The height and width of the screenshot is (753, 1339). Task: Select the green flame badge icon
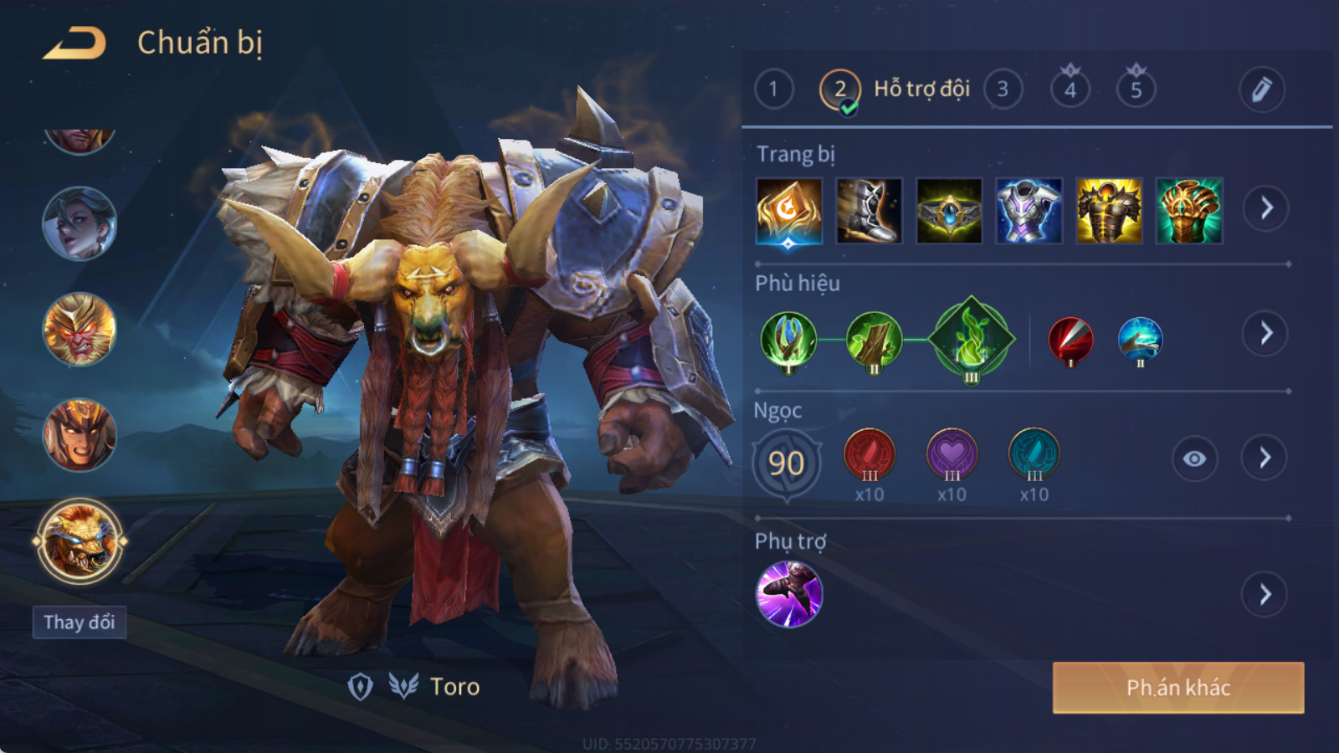pos(971,339)
